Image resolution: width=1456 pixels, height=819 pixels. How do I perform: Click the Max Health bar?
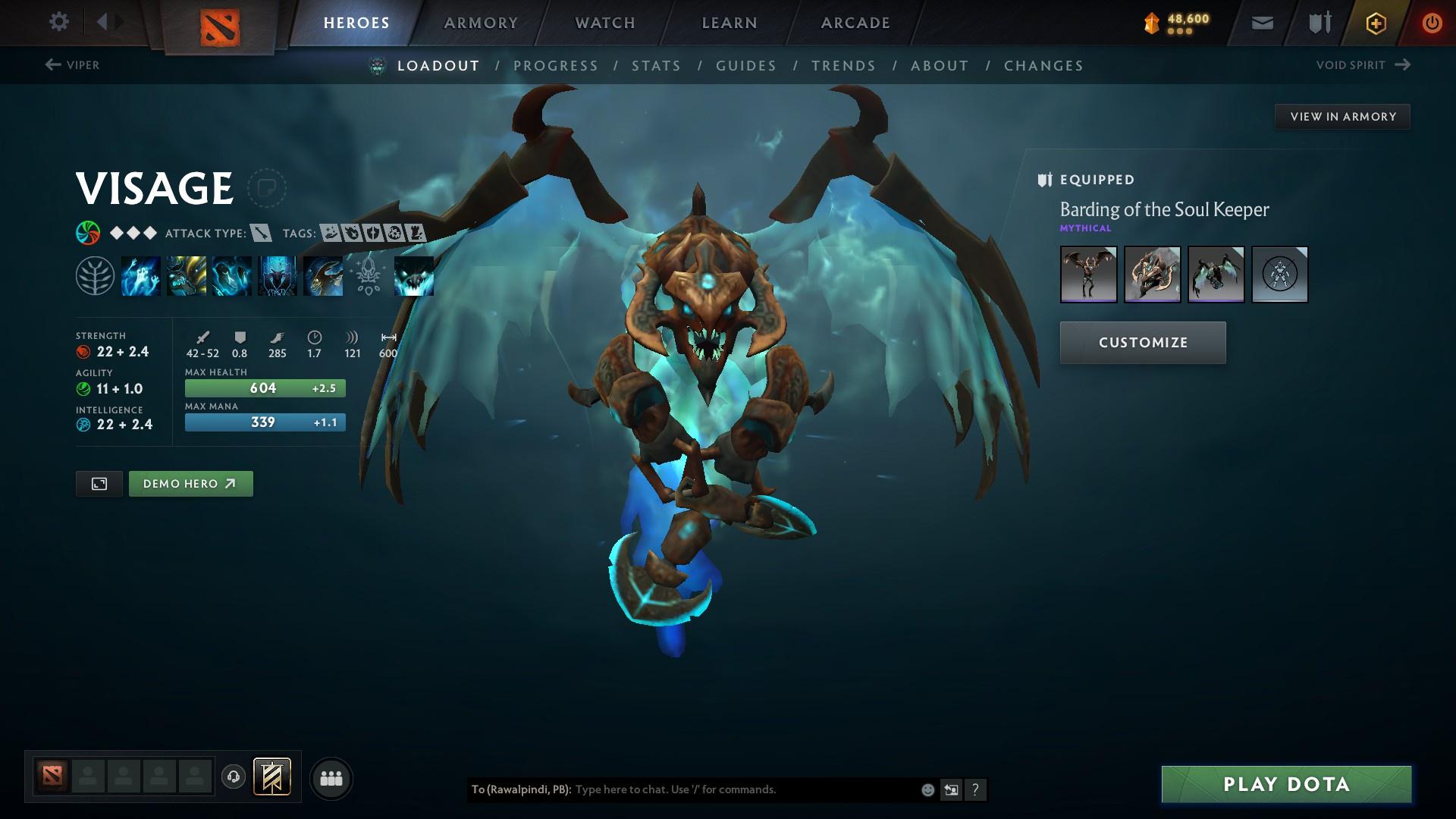(265, 388)
